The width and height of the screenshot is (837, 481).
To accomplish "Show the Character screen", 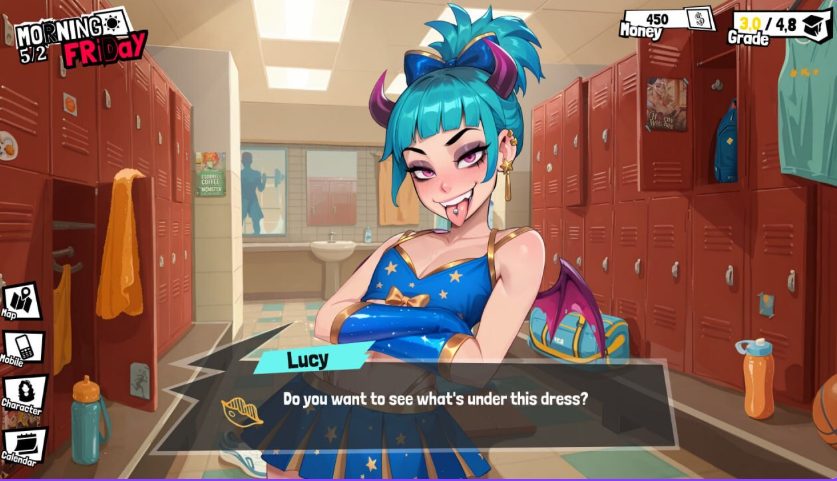I will 21,392.
